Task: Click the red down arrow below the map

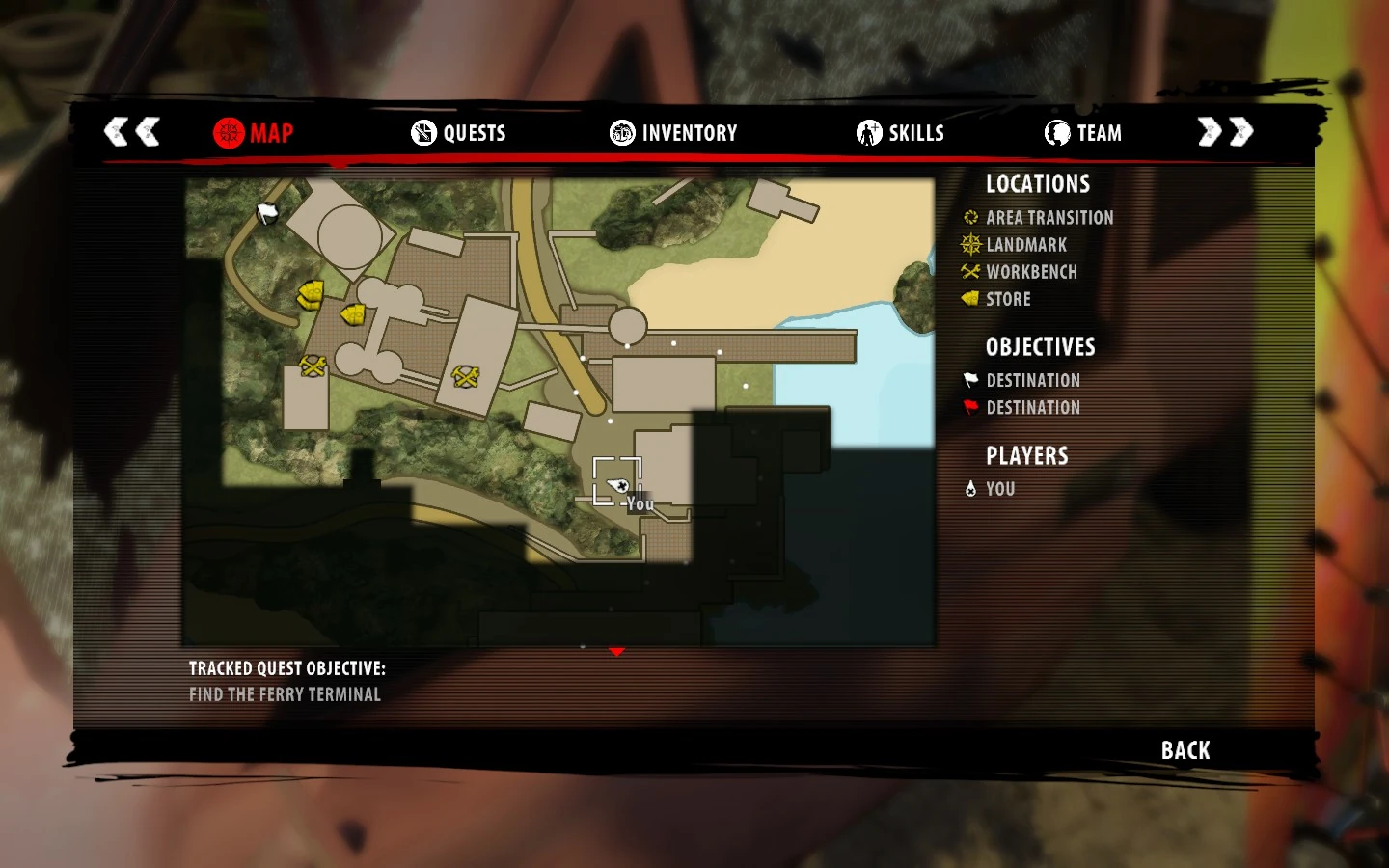Action: [617, 651]
